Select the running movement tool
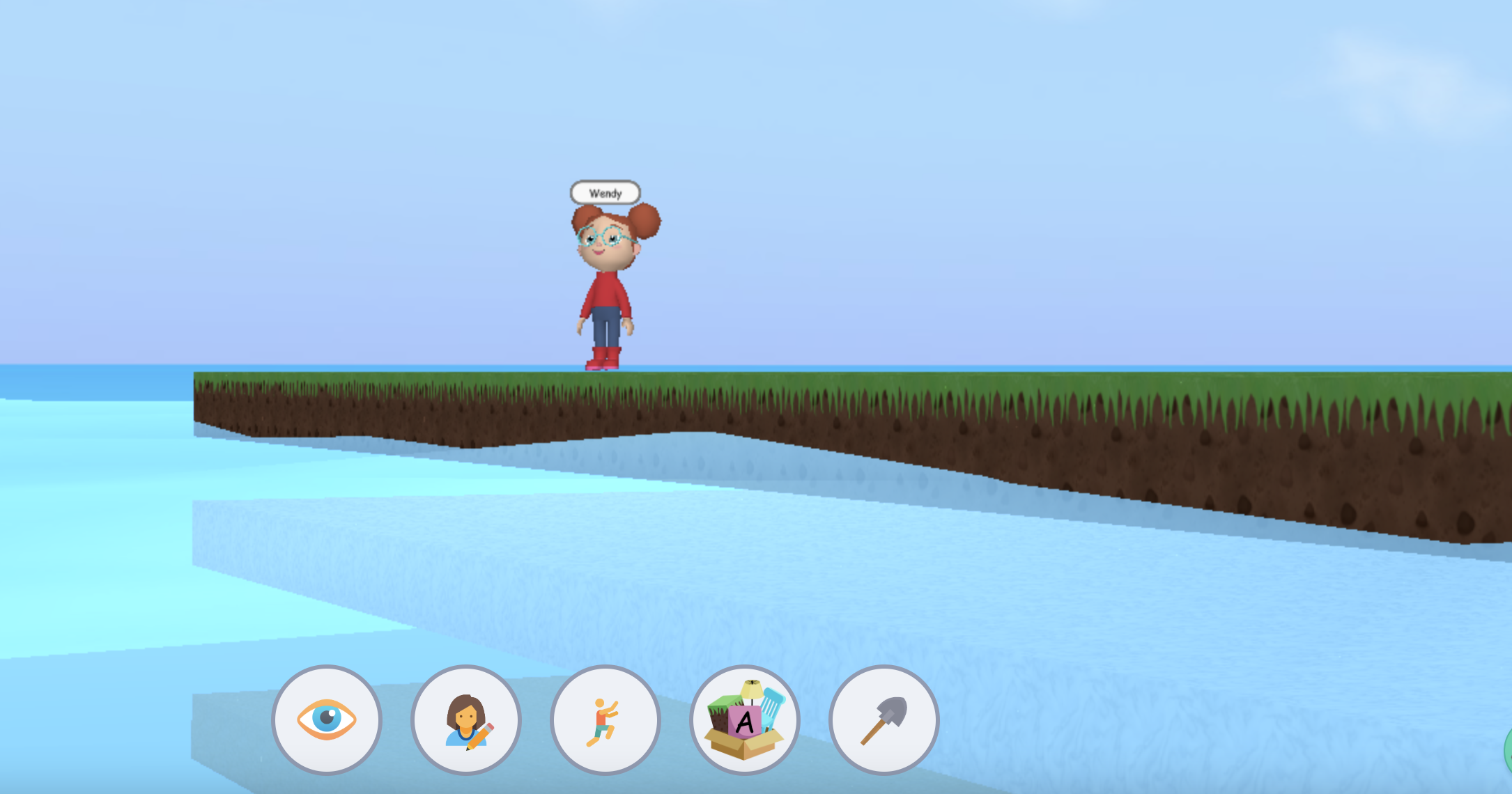 [x=606, y=721]
